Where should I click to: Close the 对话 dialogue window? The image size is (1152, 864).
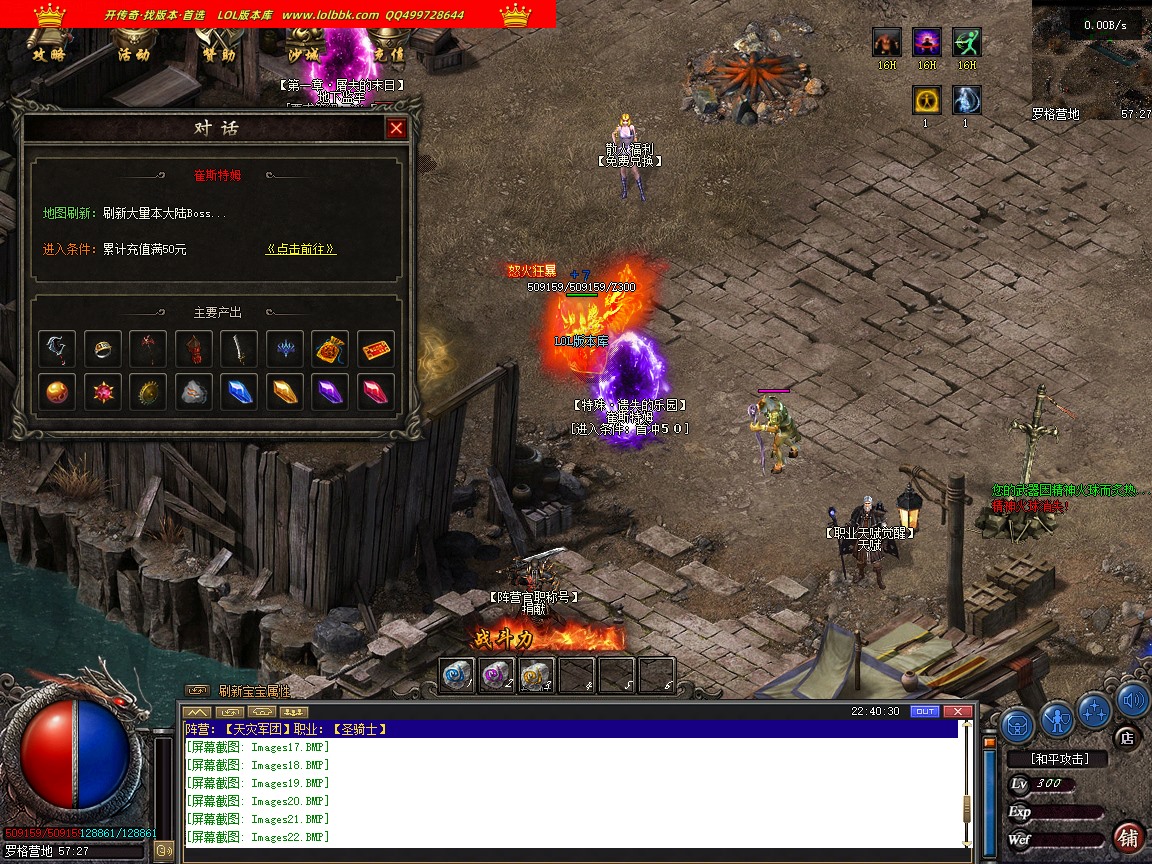point(397,128)
